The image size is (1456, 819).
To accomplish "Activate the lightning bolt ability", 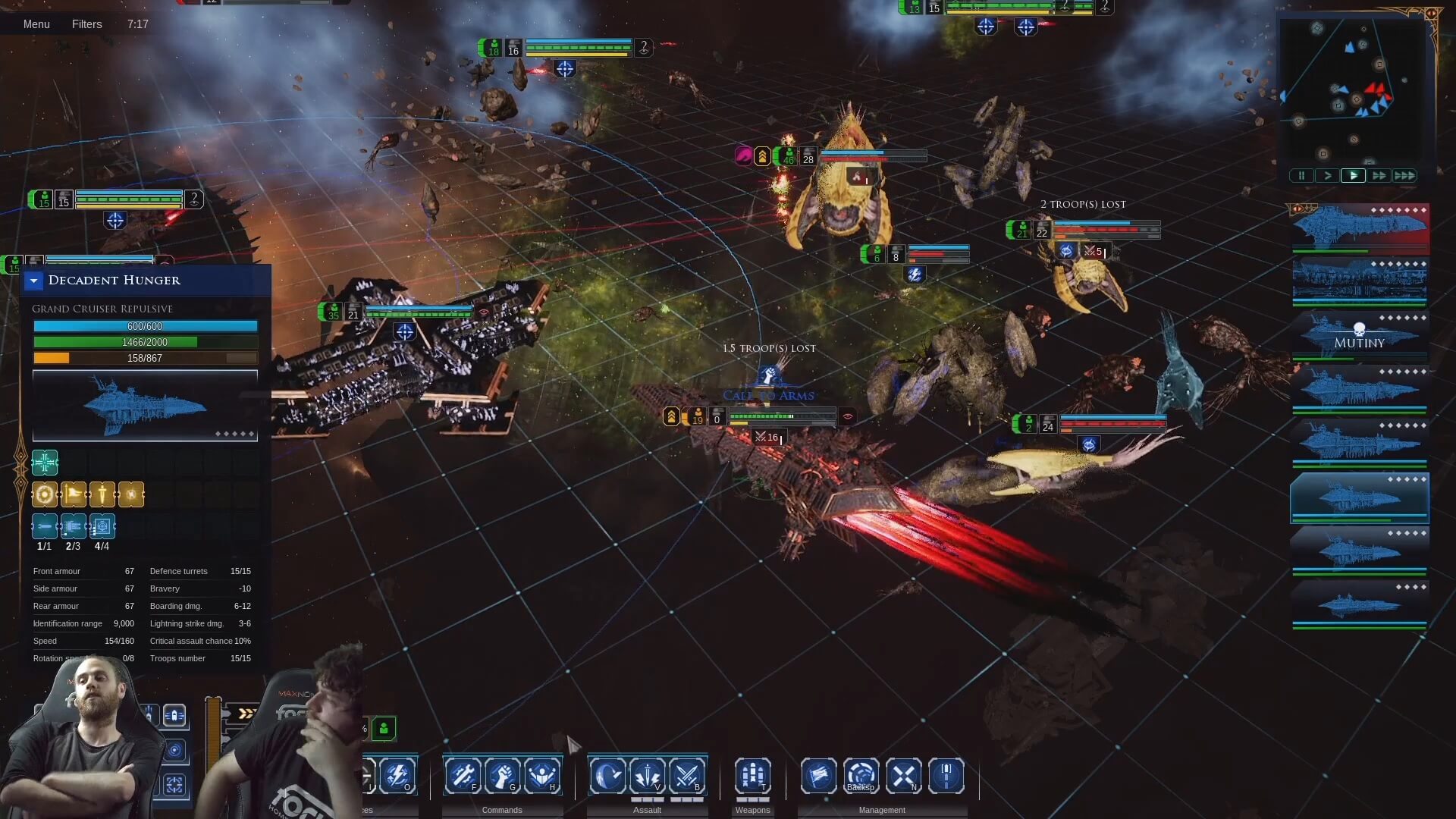I will 397,776.
